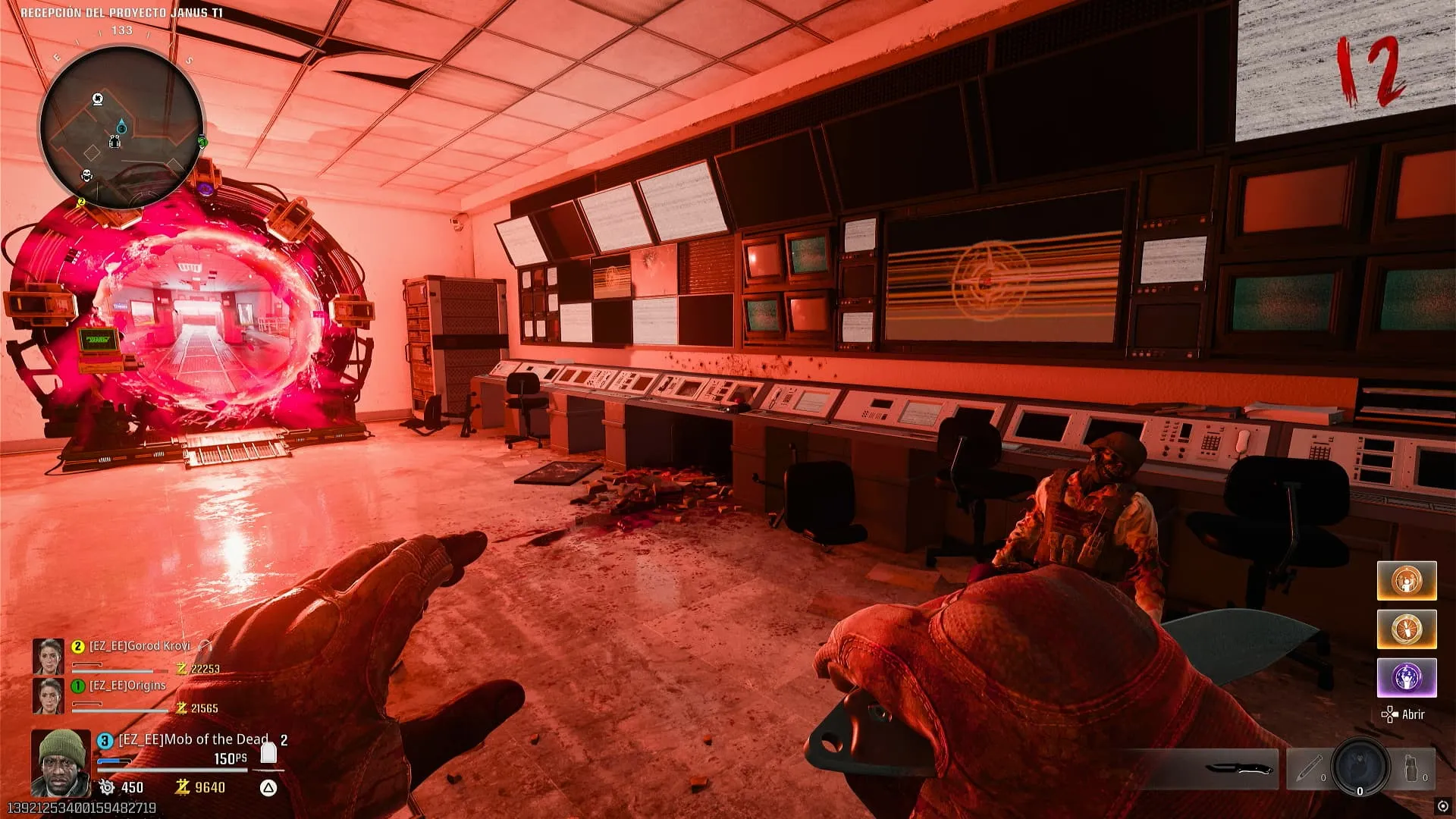Click the Origins teammate portrait
This screenshot has width=1456, height=819.
(x=49, y=695)
